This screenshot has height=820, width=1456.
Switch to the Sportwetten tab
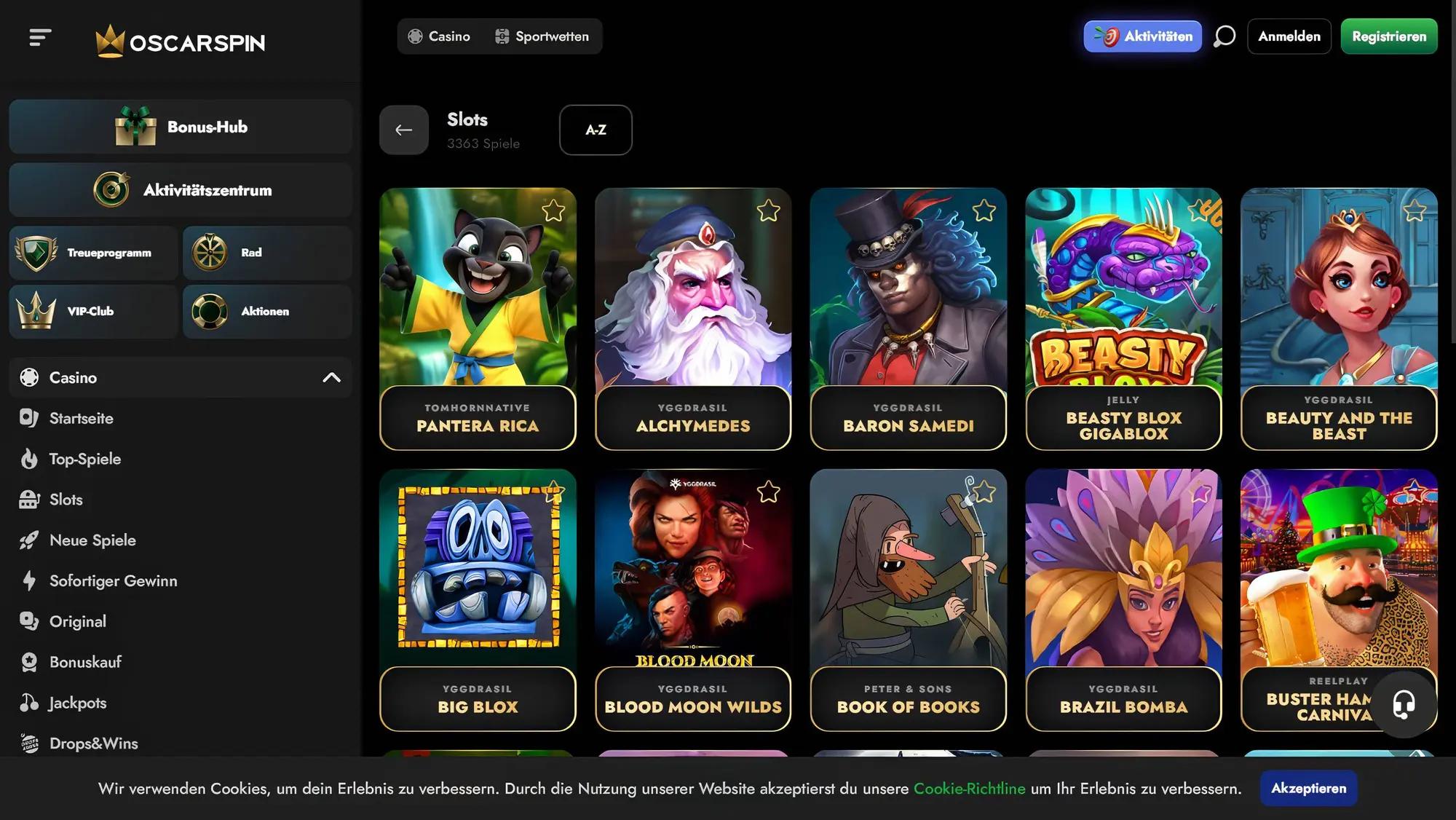coord(542,36)
